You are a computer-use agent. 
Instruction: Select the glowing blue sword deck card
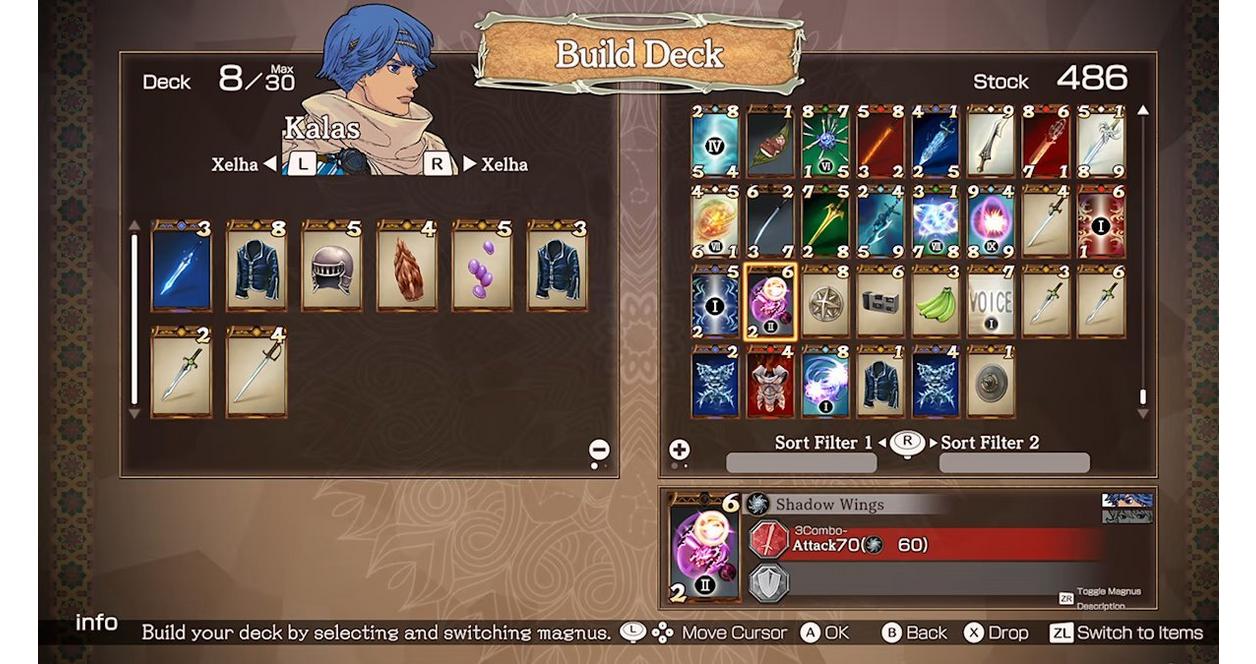pyautogui.click(x=181, y=268)
